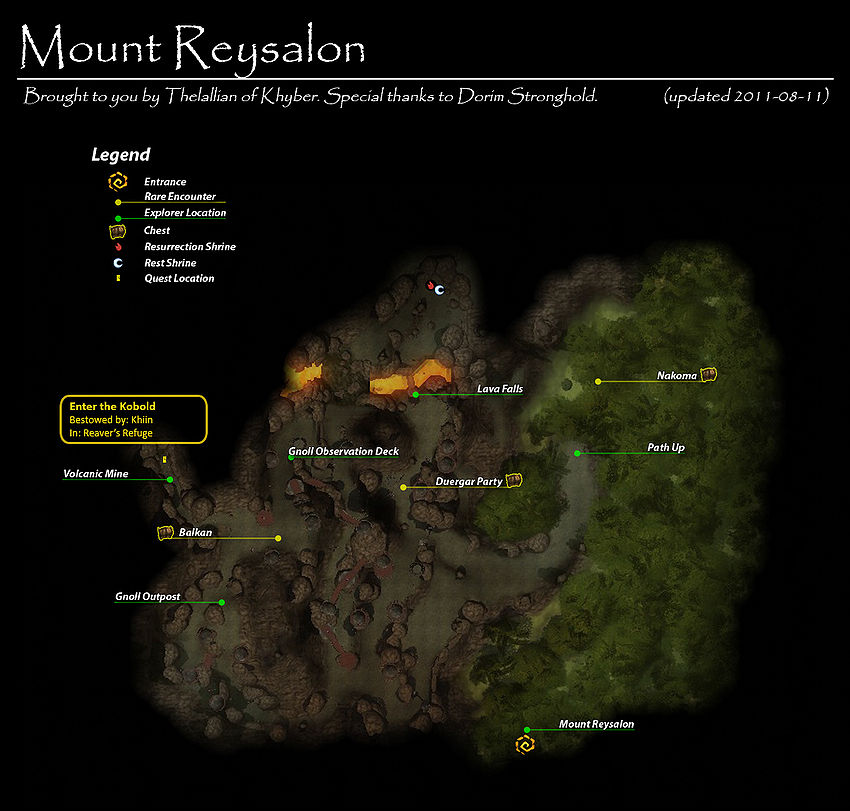Open the Enter the Kobold quest box

pyautogui.click(x=134, y=420)
